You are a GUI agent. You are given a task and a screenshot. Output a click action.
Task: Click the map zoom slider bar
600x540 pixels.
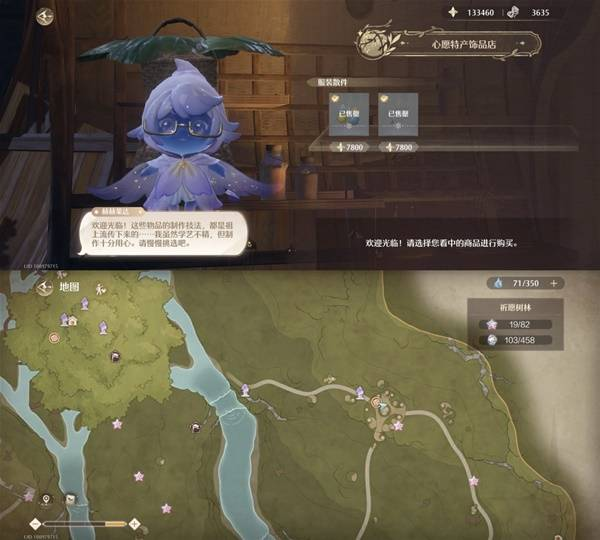pyautogui.click(x=85, y=523)
